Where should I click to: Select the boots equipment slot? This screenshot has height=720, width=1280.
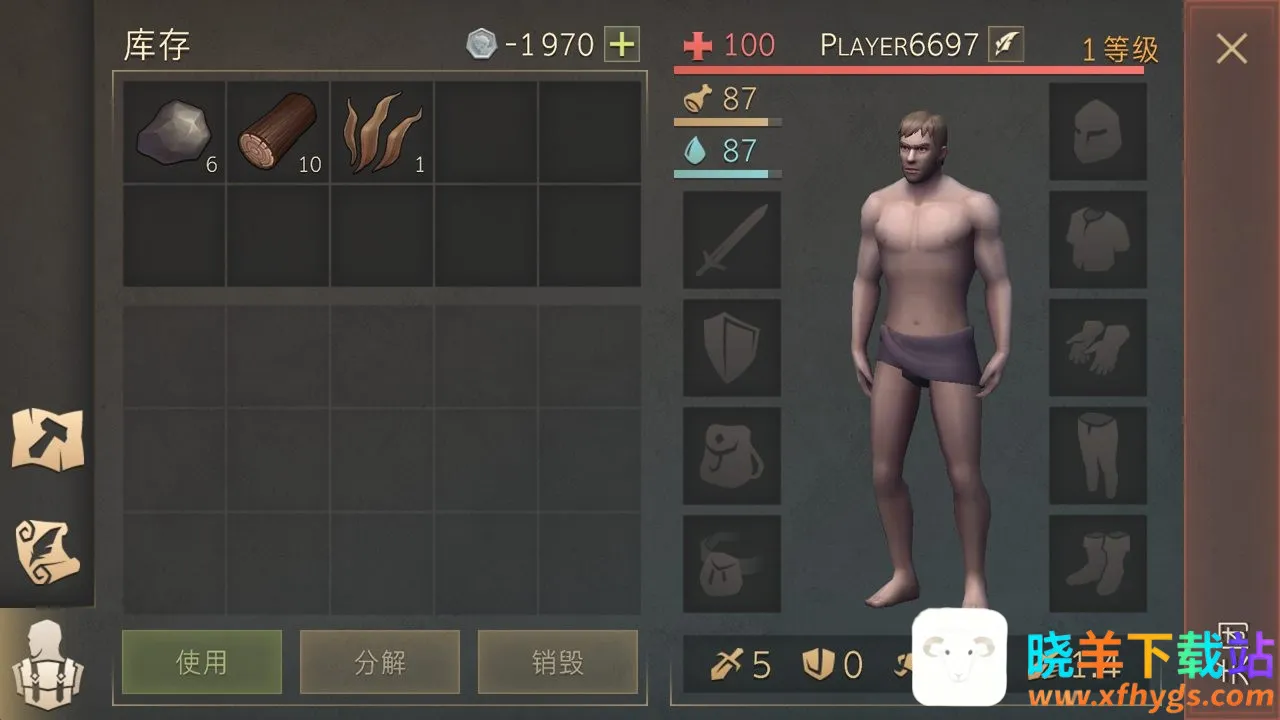point(1098,564)
